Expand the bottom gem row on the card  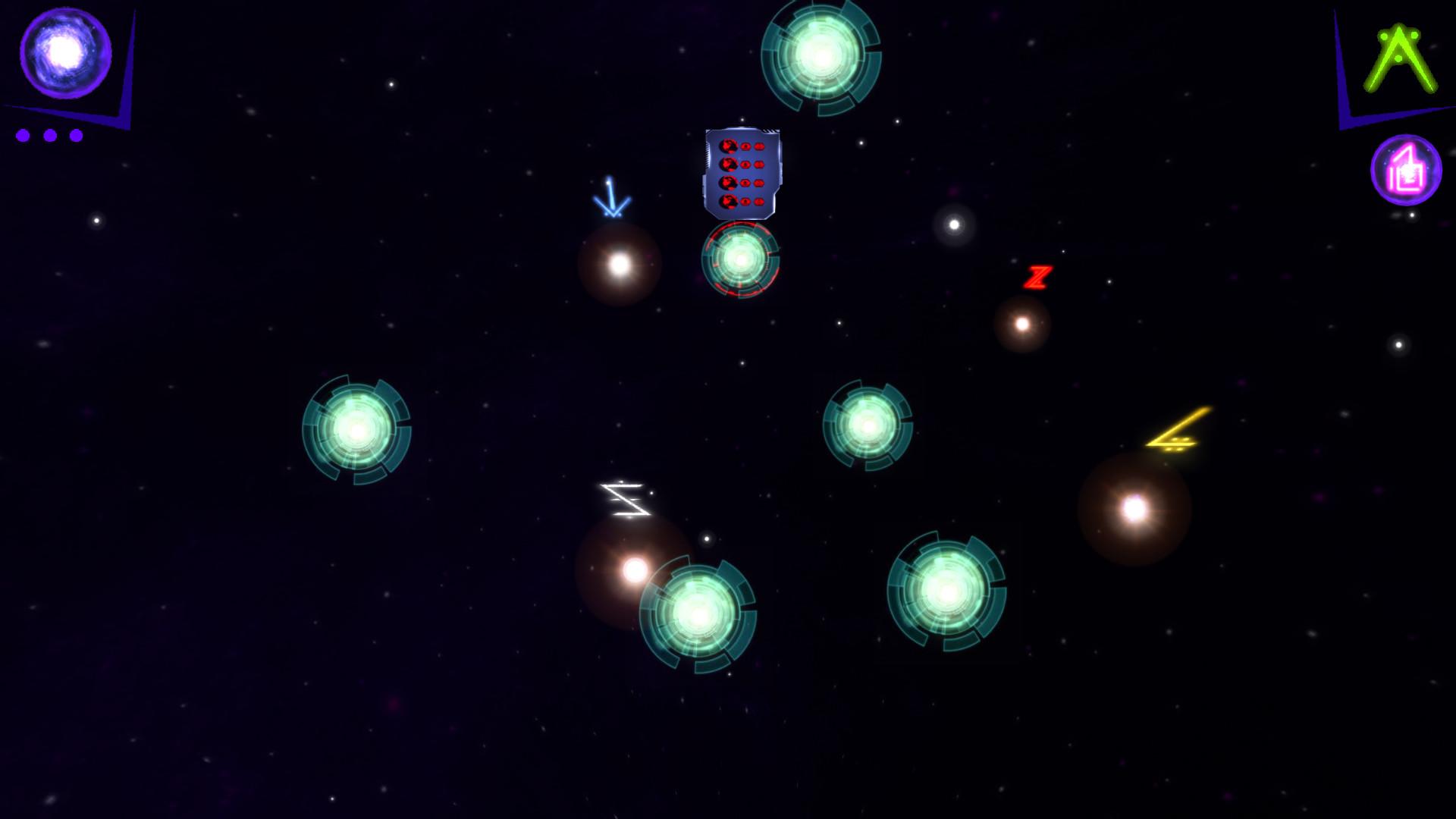click(742, 202)
